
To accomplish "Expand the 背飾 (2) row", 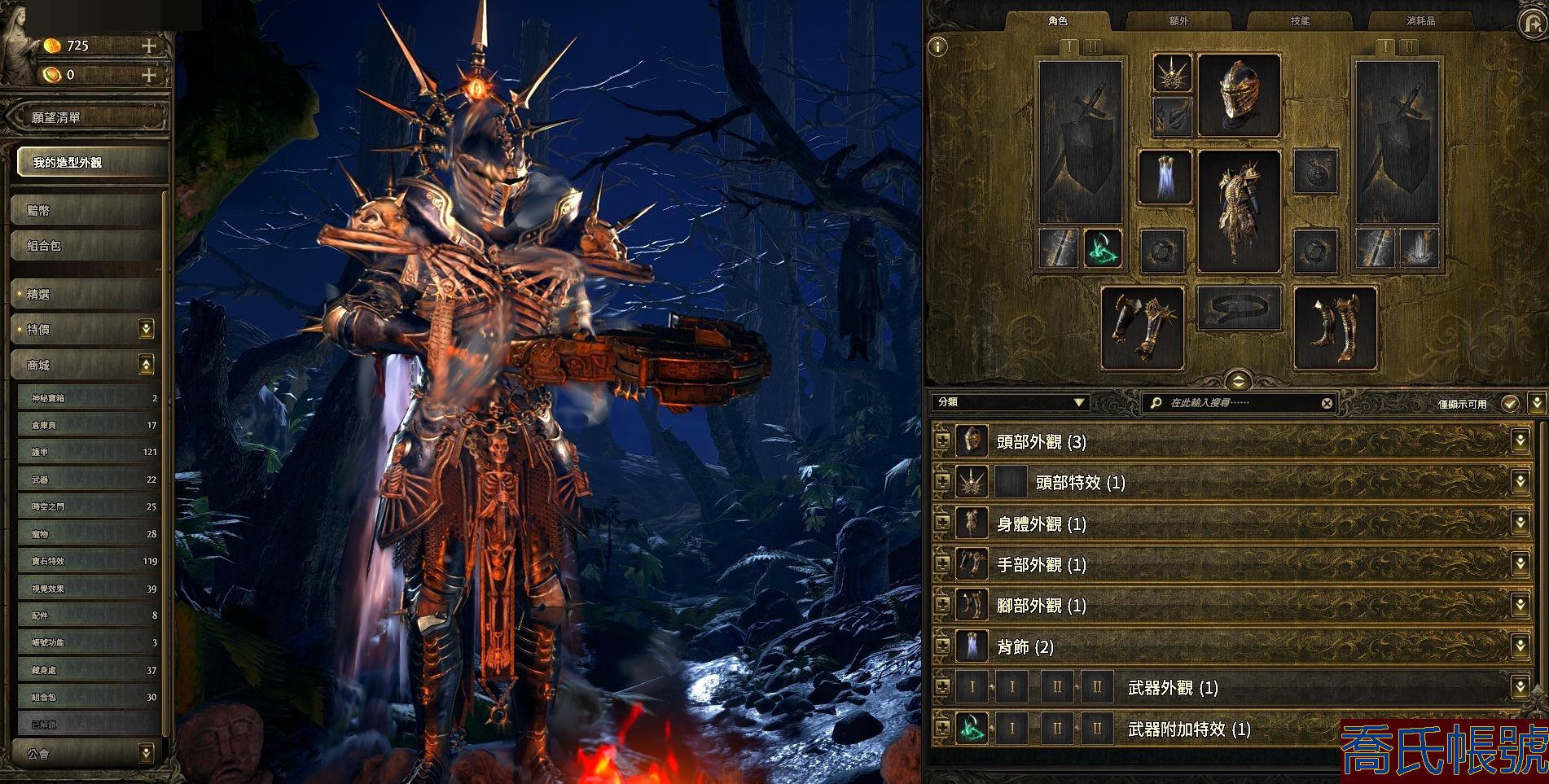I will pyautogui.click(x=943, y=646).
